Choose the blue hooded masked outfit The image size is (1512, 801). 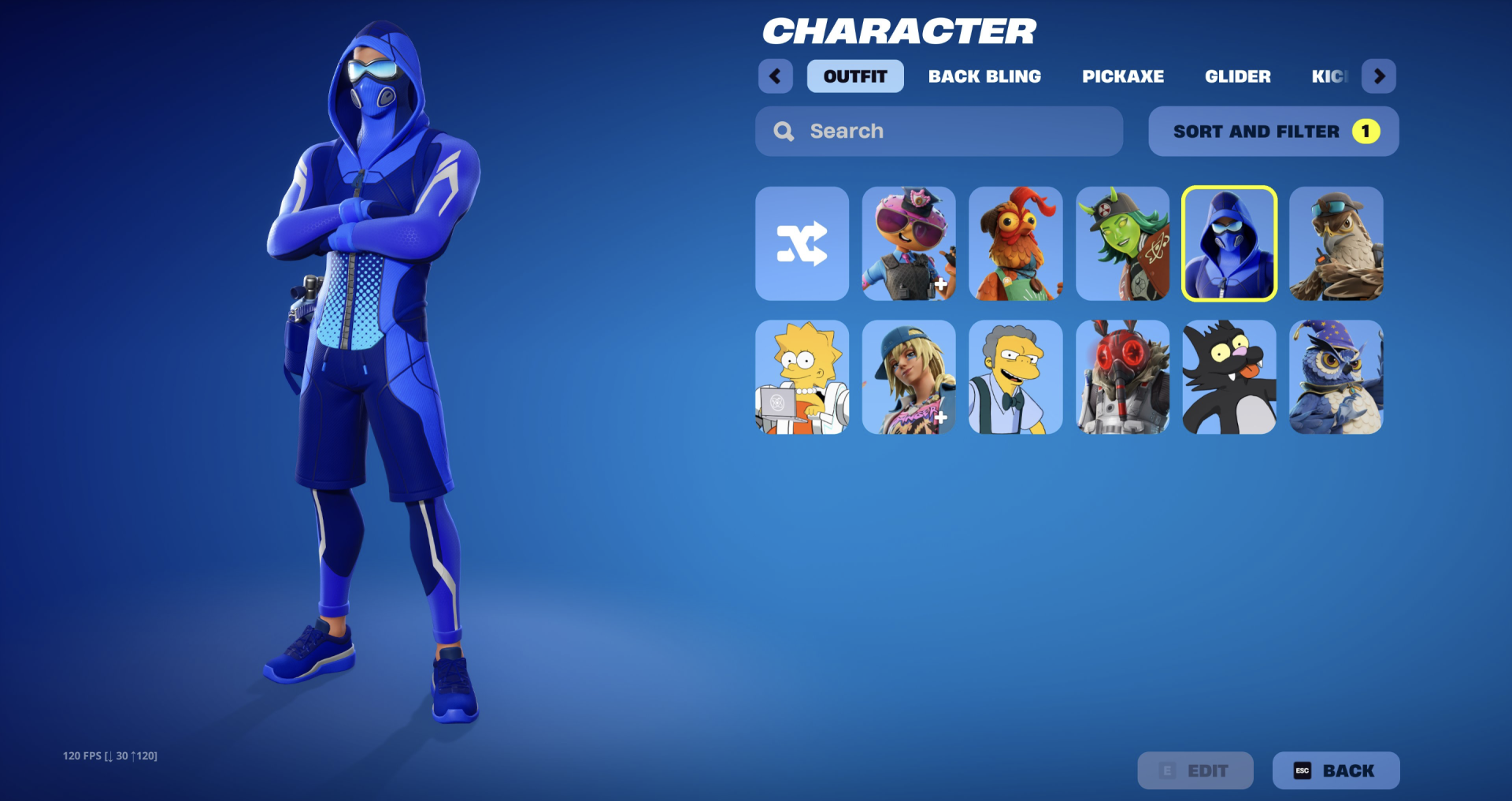click(x=1228, y=243)
